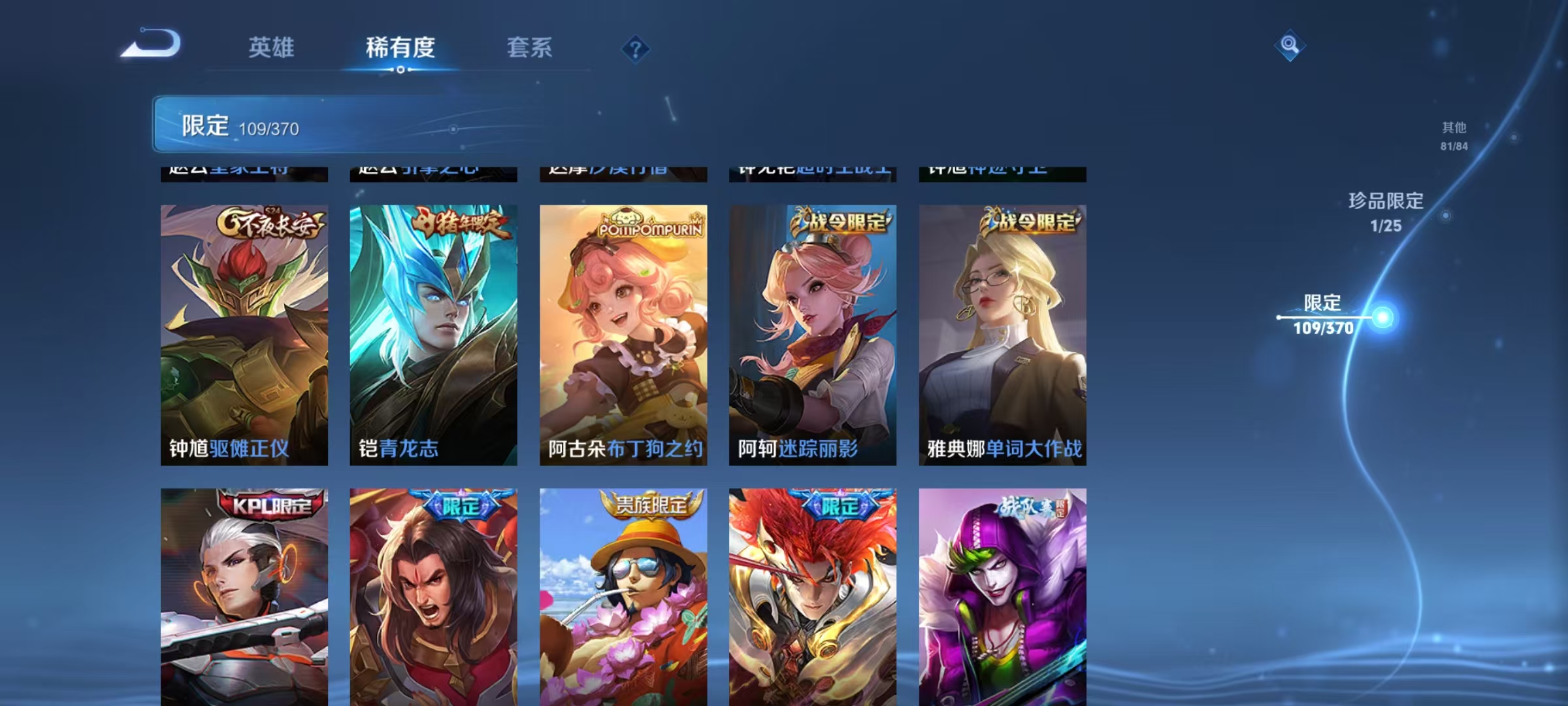Switch to the 套系 tab

pos(529,48)
